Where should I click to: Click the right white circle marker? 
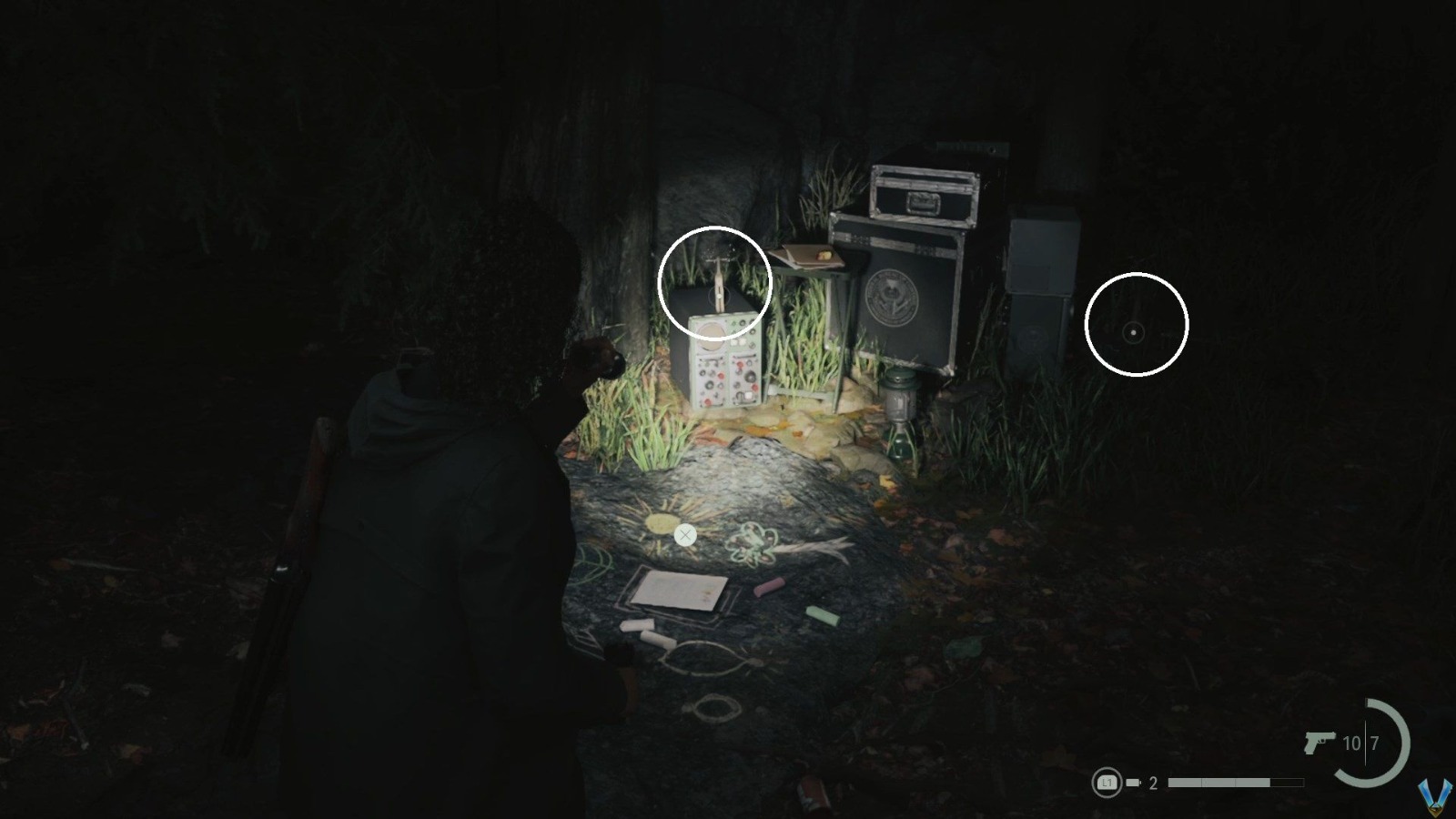1136,325
